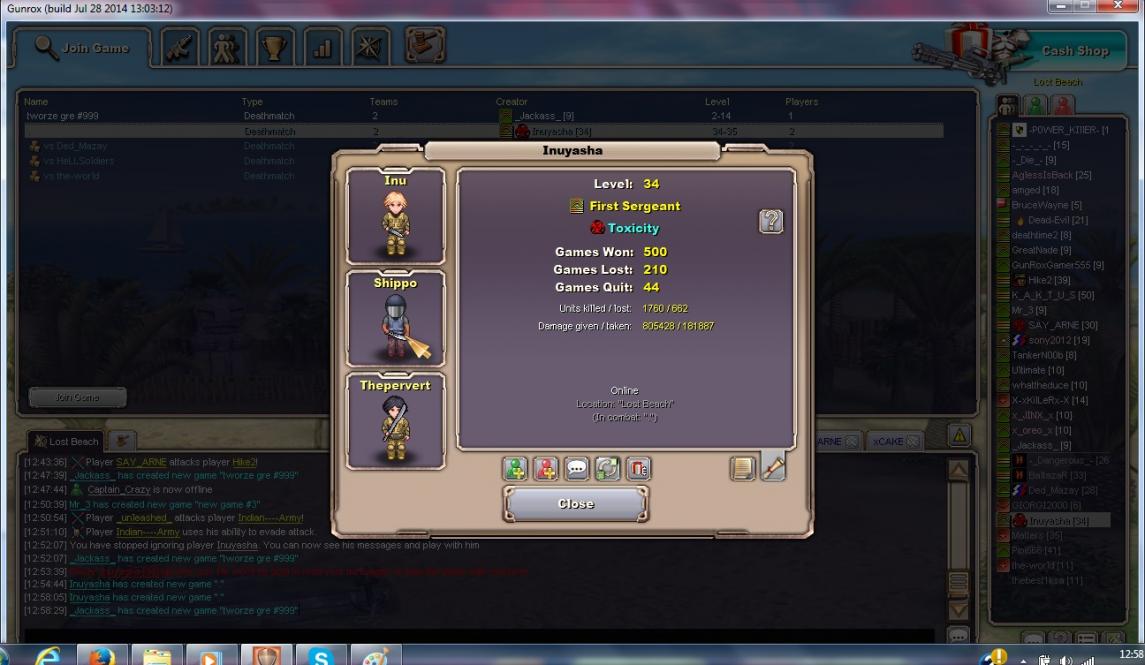Maximize the Gunrox window

[1086, 7]
